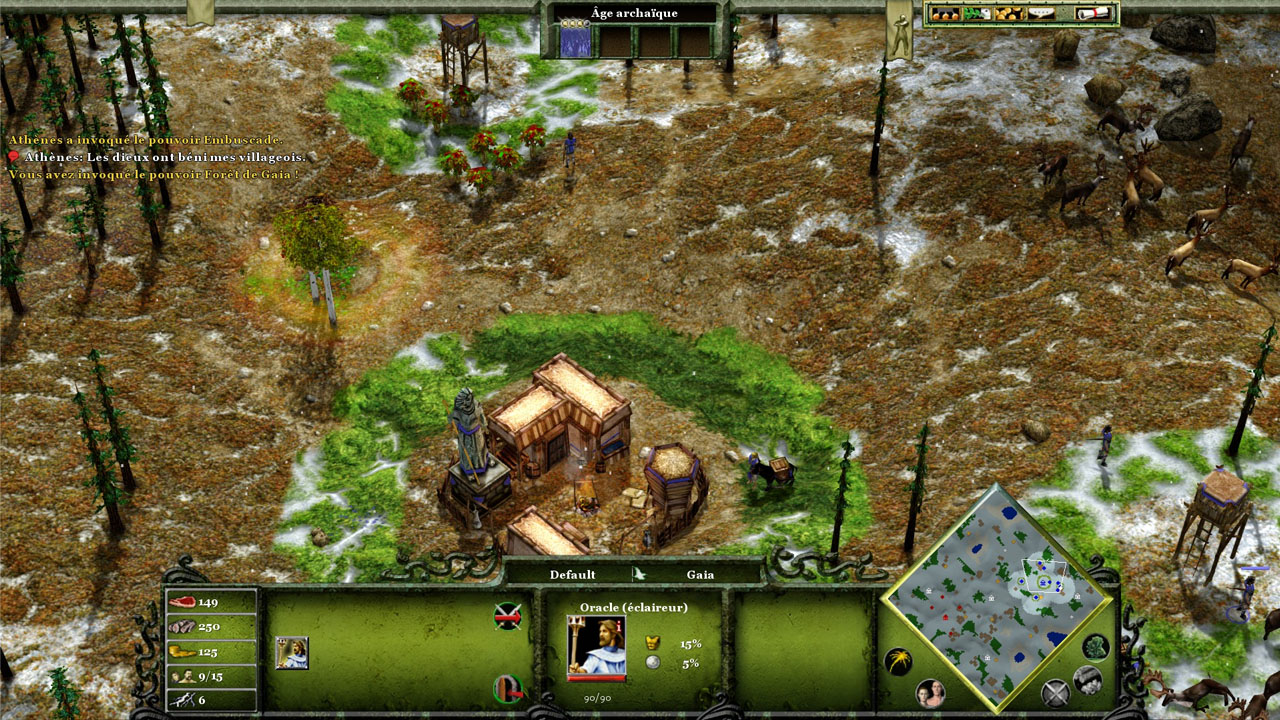Activate the blue god power slot
Image resolution: width=1280 pixels, height=720 pixels.
pos(576,41)
